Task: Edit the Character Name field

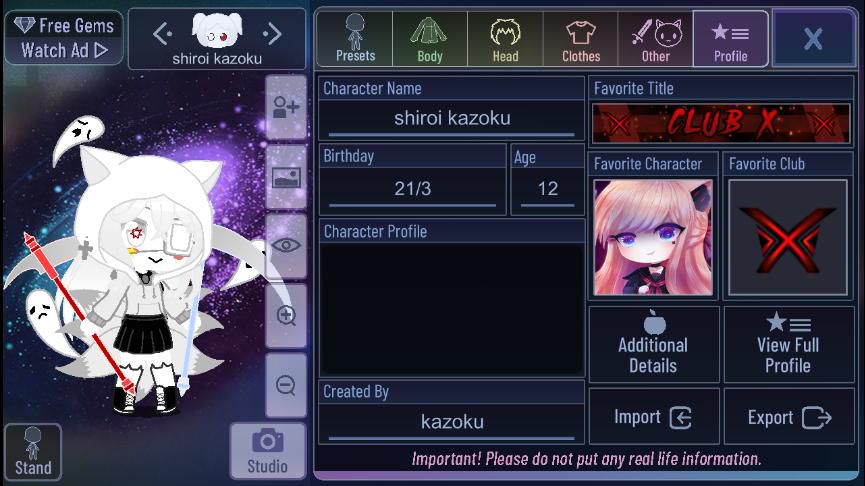Action: [452, 118]
